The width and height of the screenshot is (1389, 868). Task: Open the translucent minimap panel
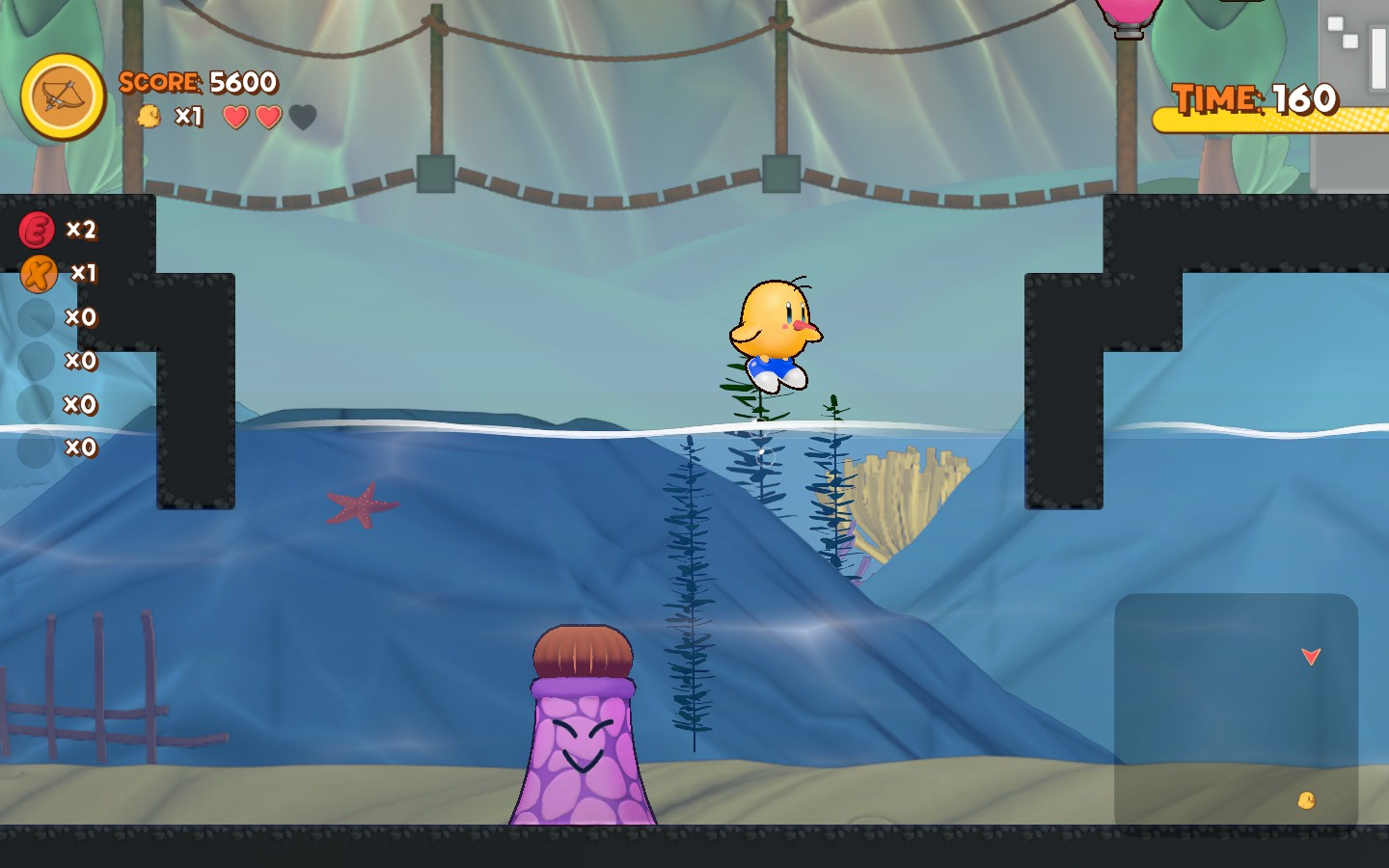pyautogui.click(x=1236, y=712)
